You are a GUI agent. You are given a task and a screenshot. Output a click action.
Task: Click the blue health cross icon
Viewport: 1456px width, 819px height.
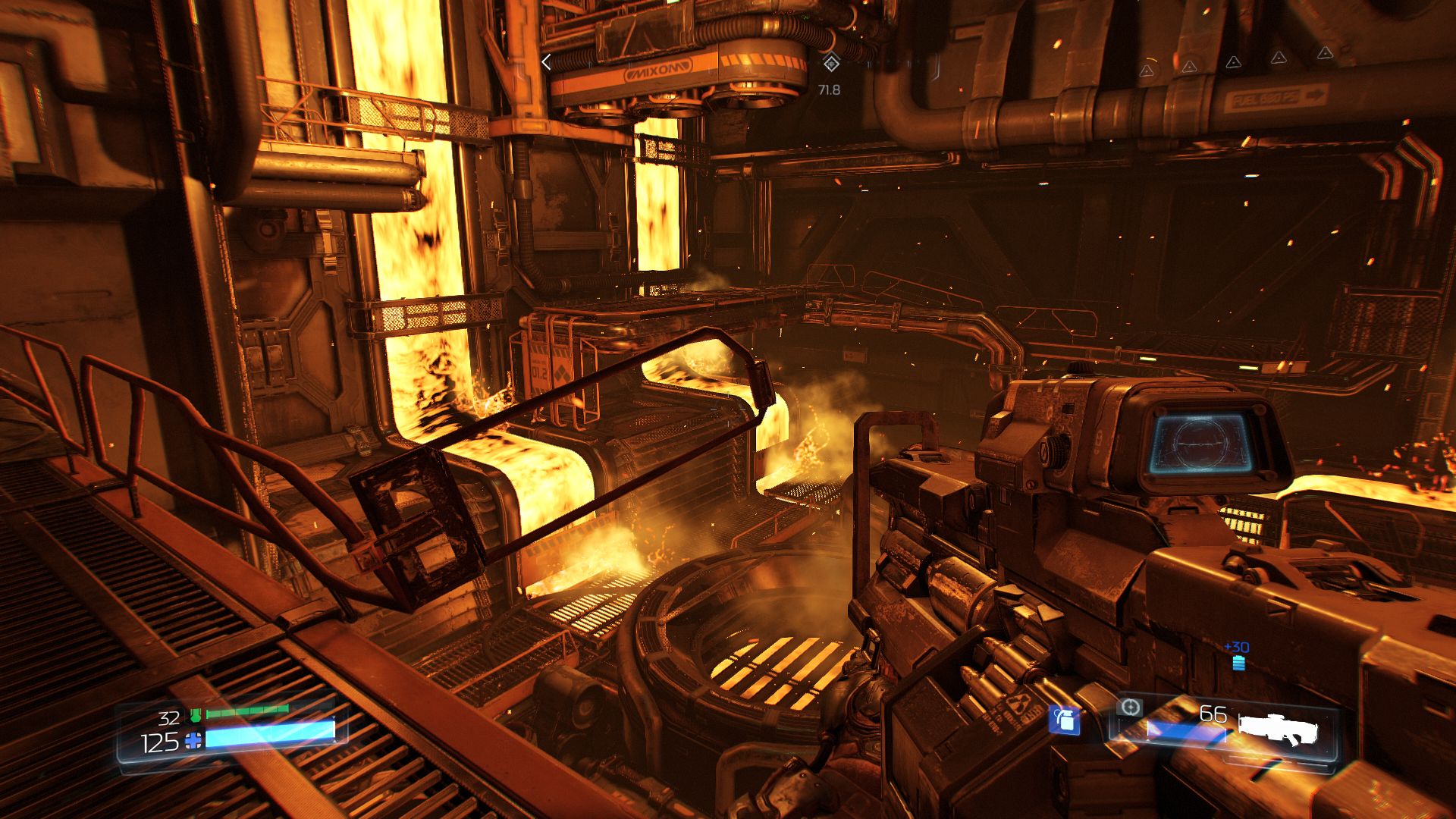click(195, 741)
